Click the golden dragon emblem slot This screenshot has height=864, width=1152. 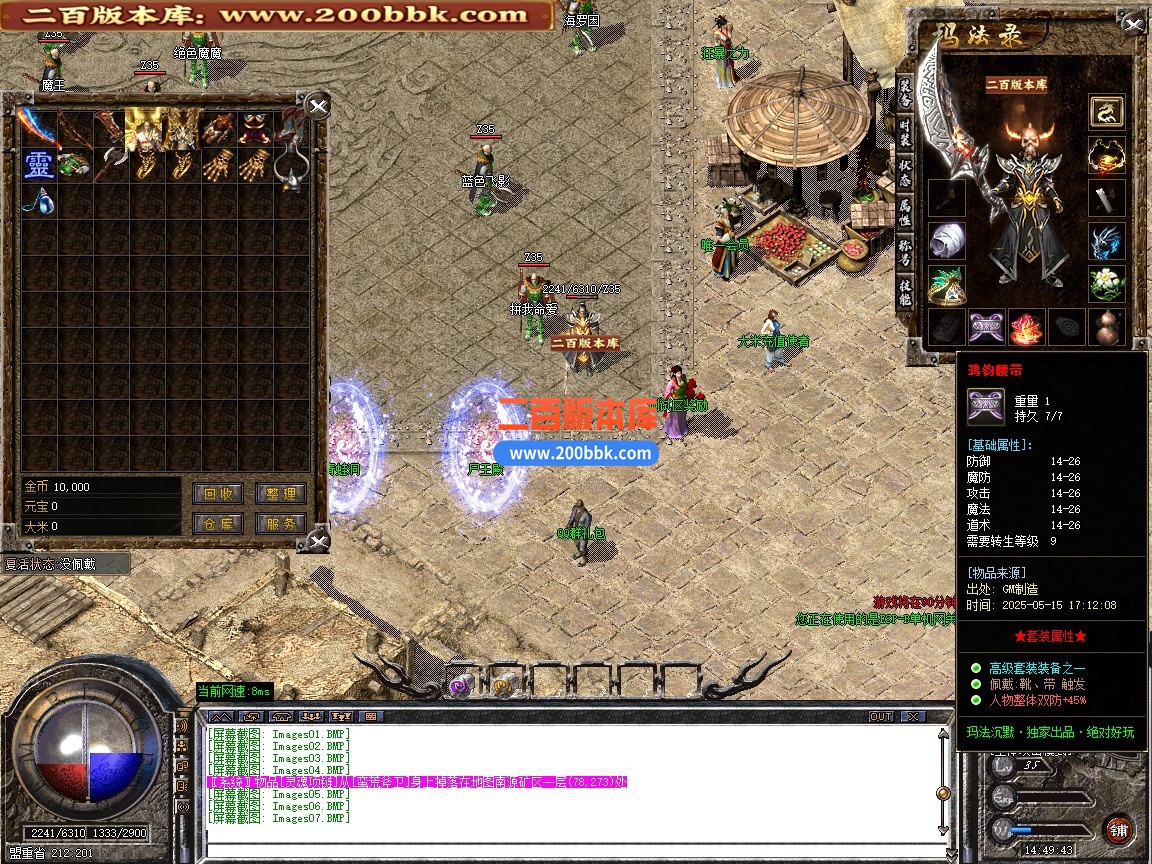1106,111
